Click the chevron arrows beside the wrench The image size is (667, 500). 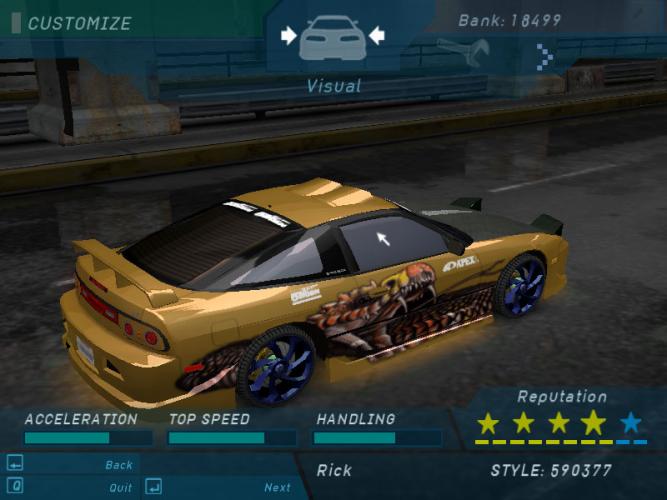coord(545,56)
